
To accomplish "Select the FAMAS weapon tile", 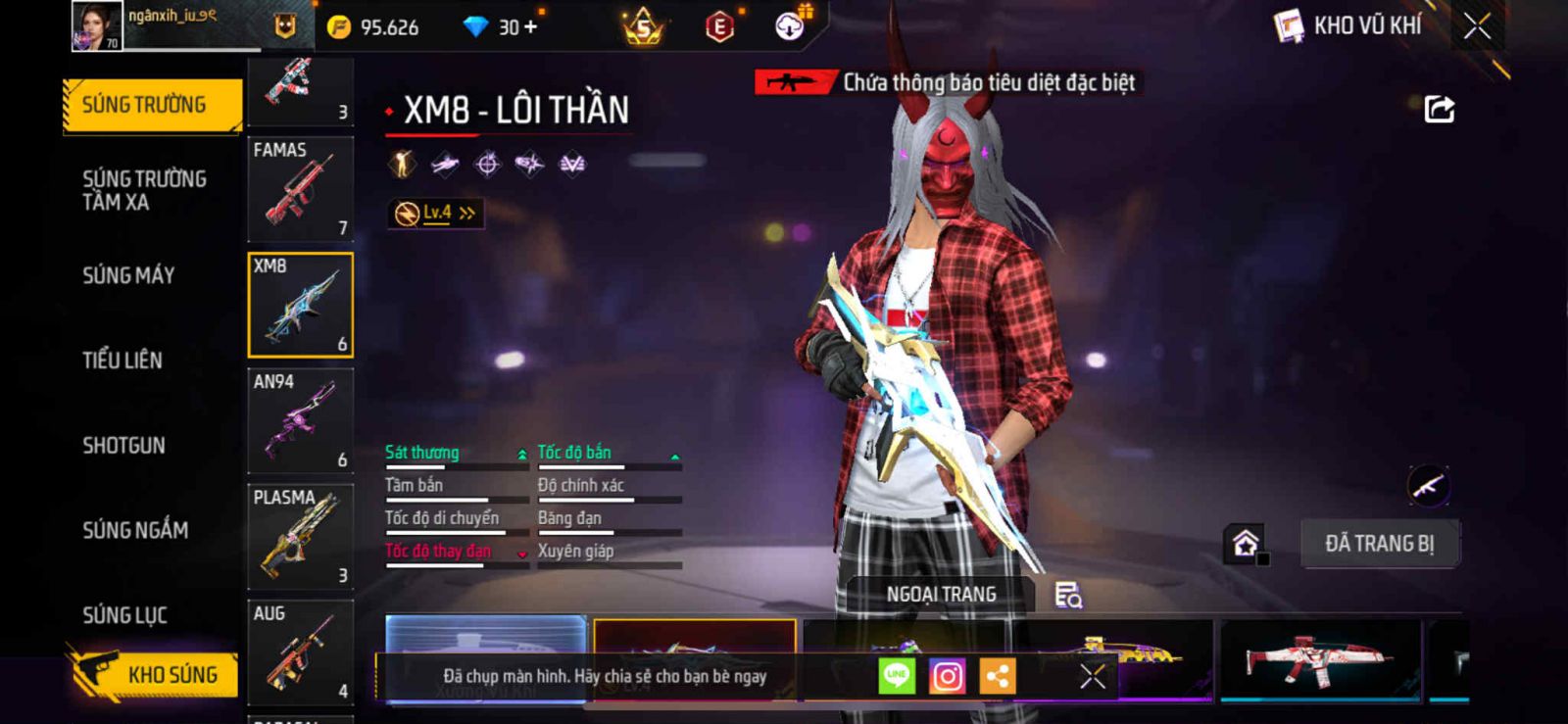I will click(x=300, y=189).
